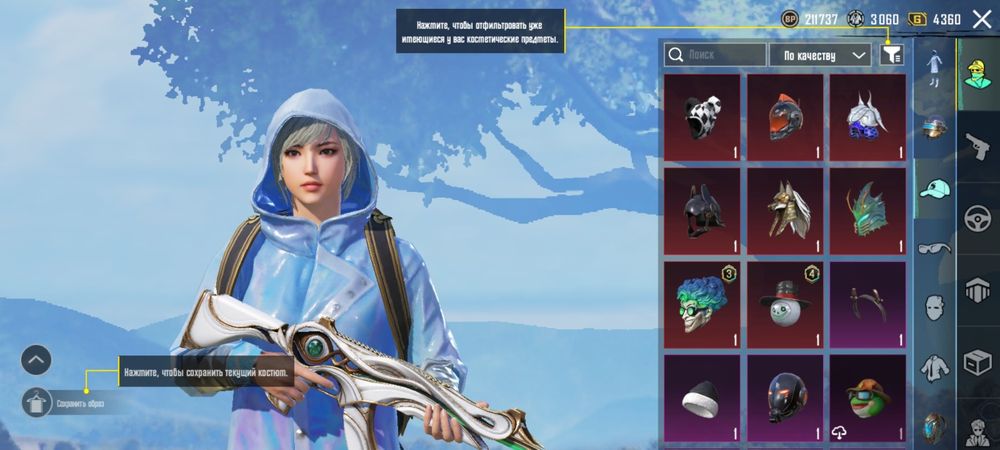Close the wardrobe with the X button

tap(981, 19)
